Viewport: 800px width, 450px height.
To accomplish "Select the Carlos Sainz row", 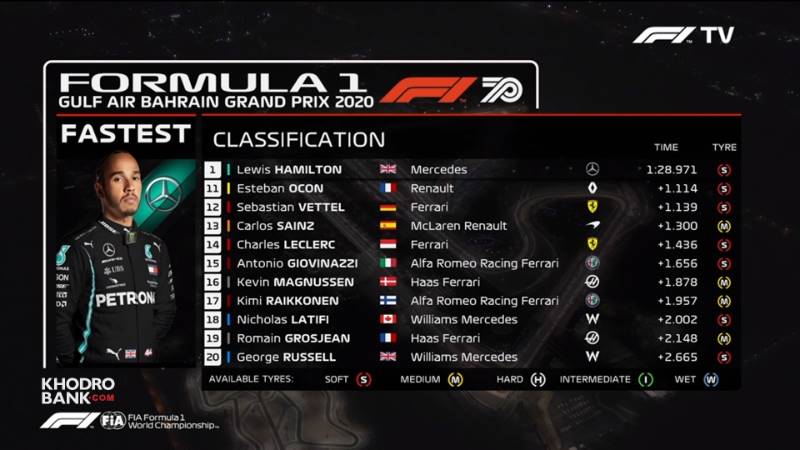I will [470, 226].
